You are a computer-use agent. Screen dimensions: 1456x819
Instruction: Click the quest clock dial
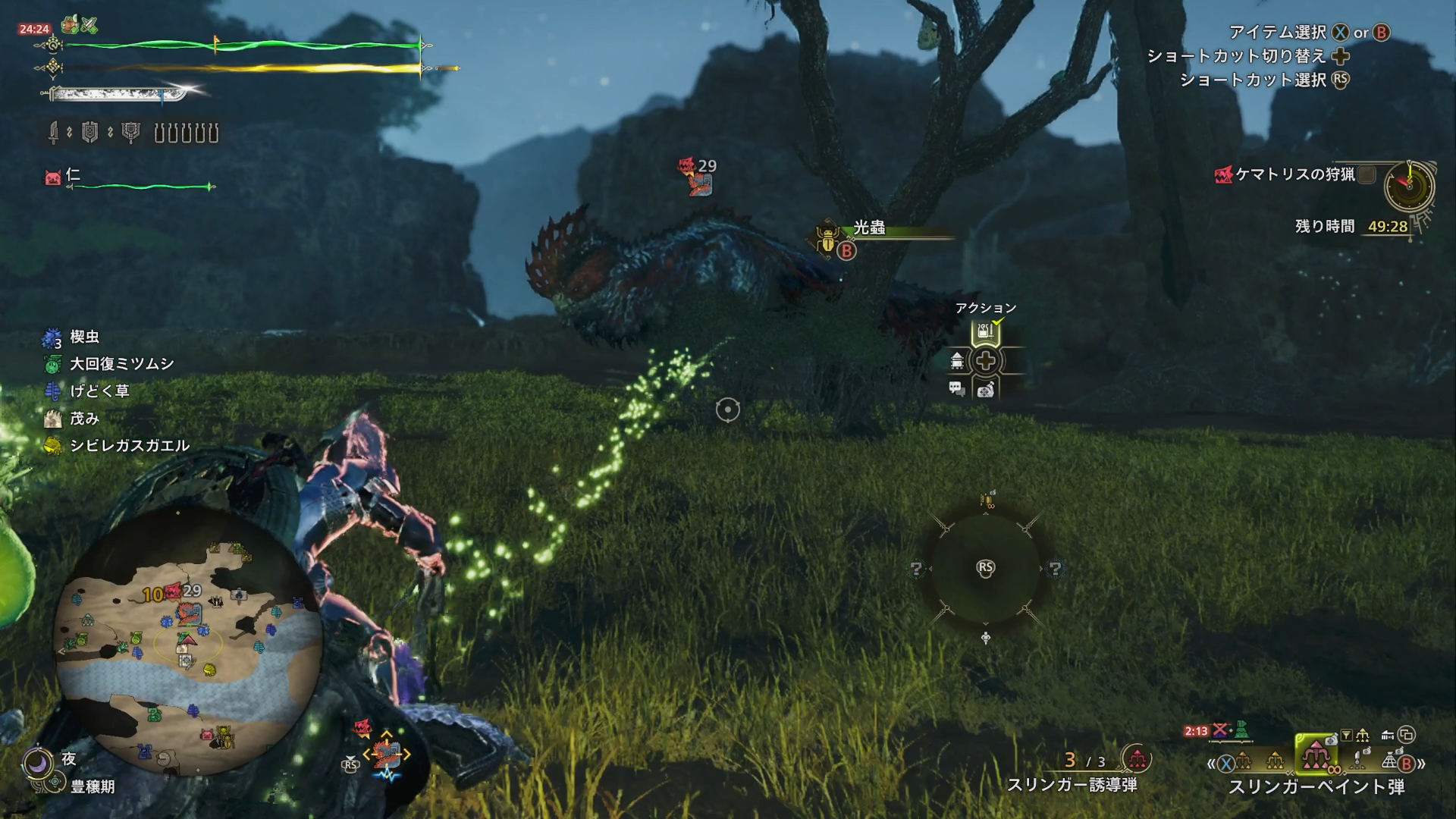pyautogui.click(x=1409, y=186)
